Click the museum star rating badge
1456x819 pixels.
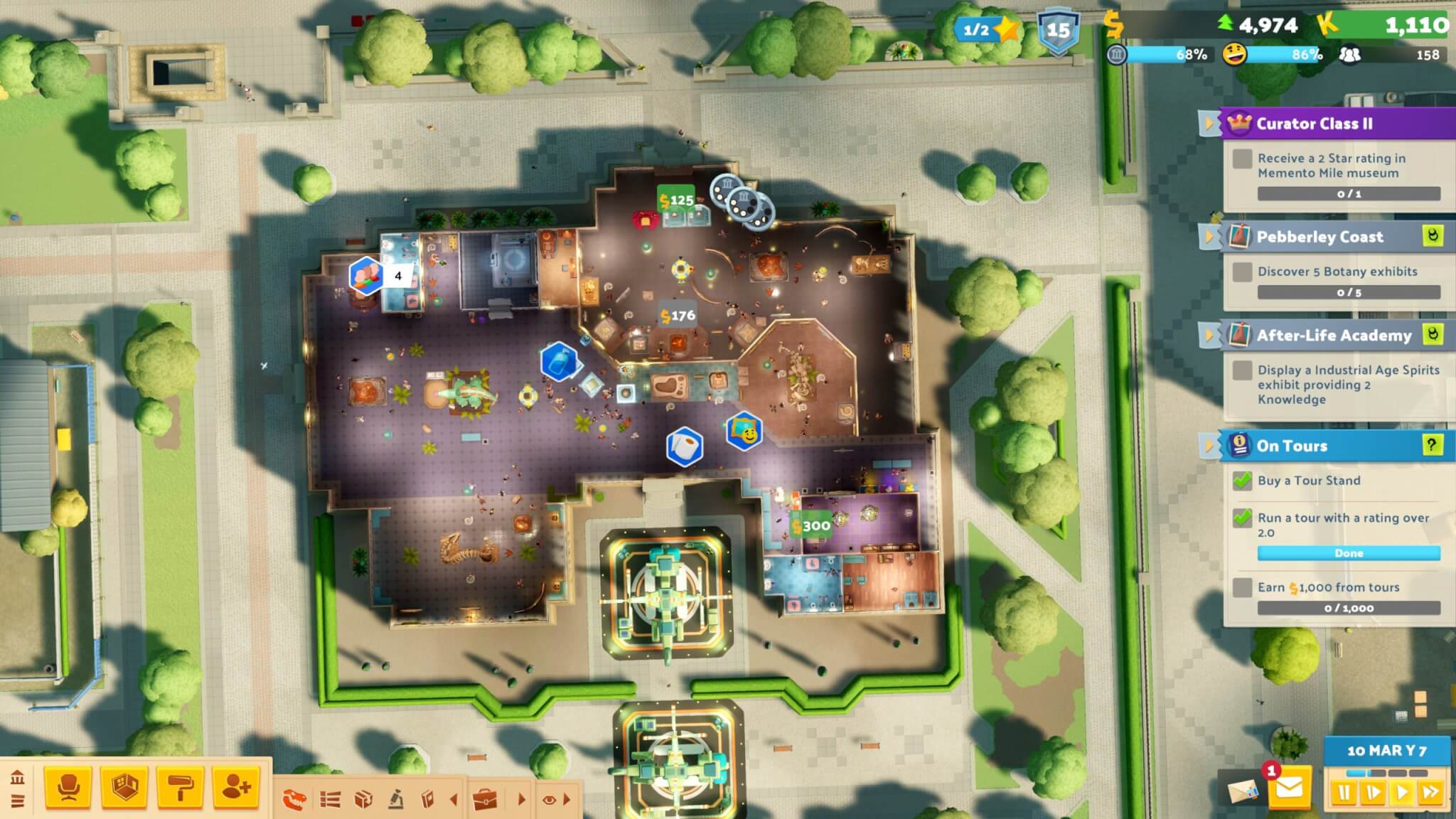coord(987,29)
